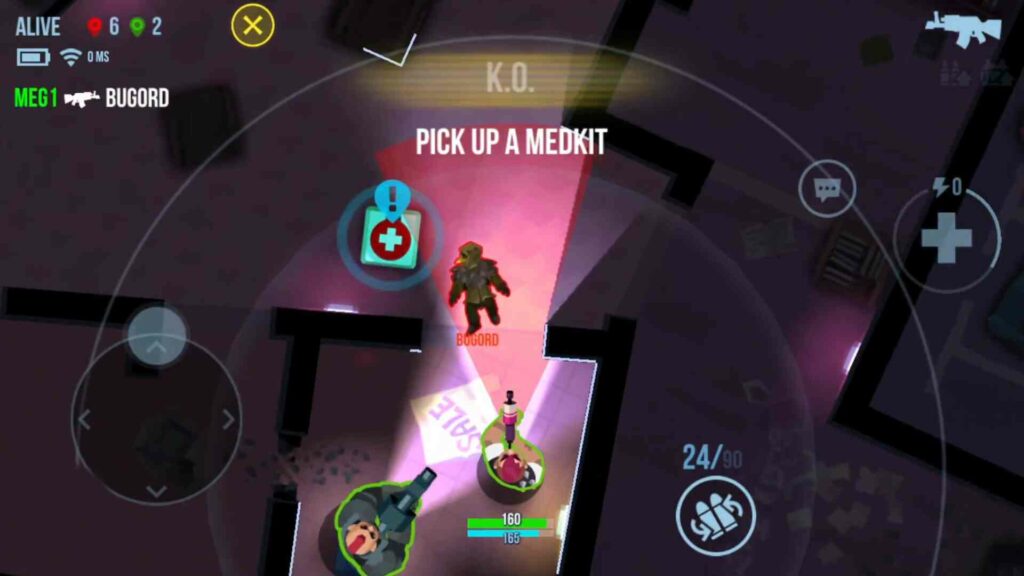Viewport: 1024px width, 576px height.
Task: Open the chat bubble button
Action: pos(827,189)
